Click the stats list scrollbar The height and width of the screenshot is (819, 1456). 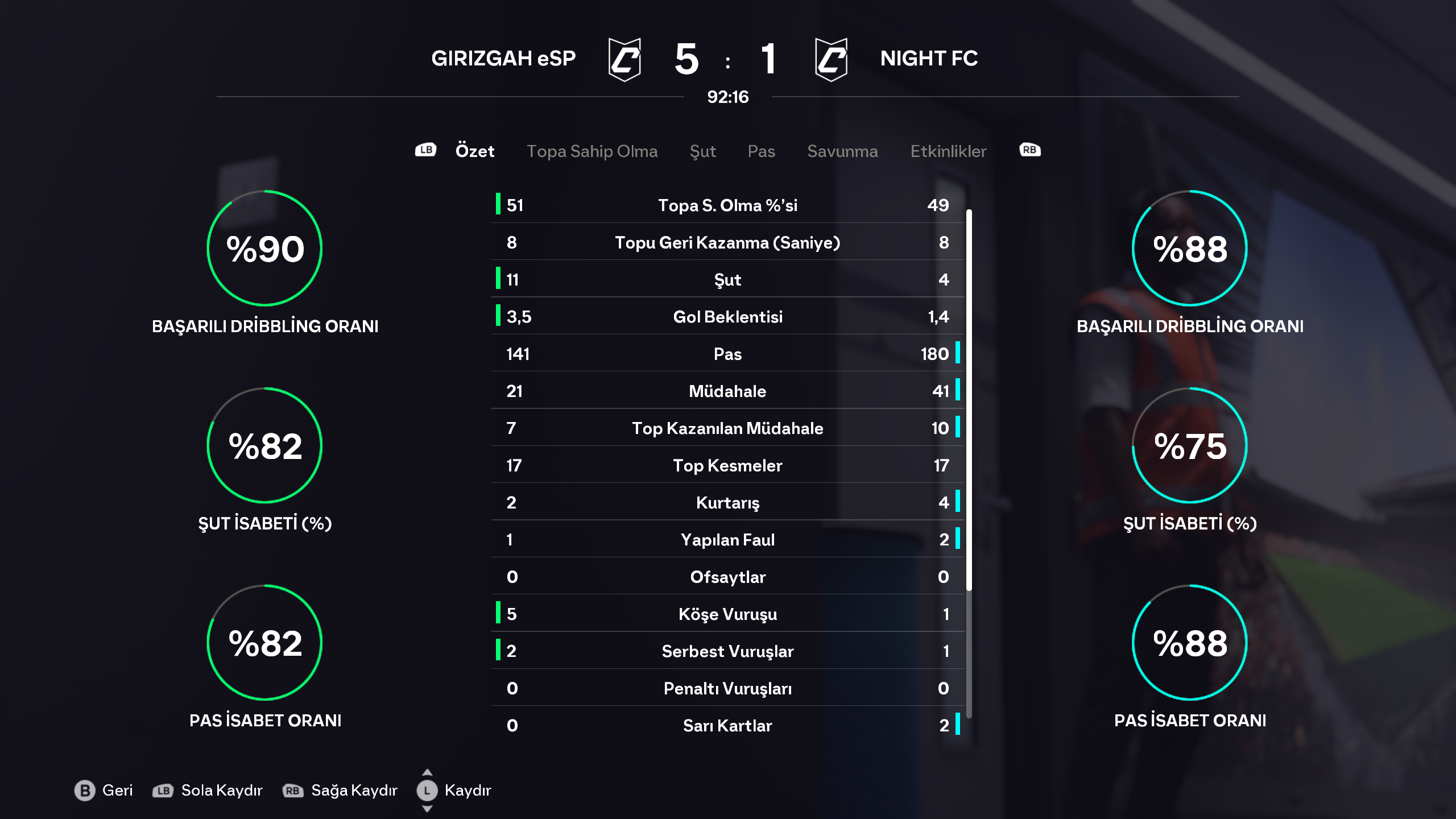pyautogui.click(x=969, y=398)
